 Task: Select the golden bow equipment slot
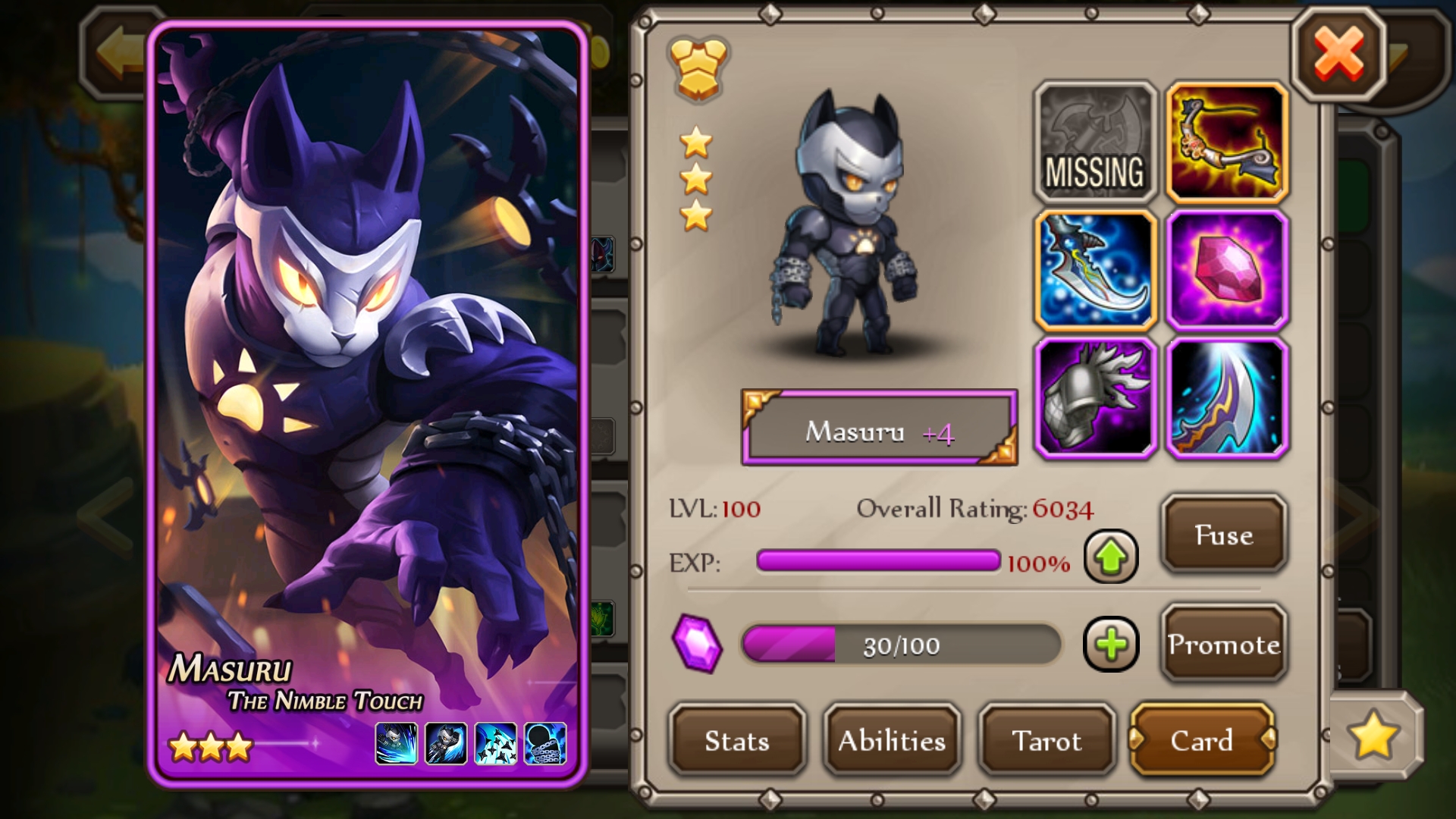tap(1226, 143)
